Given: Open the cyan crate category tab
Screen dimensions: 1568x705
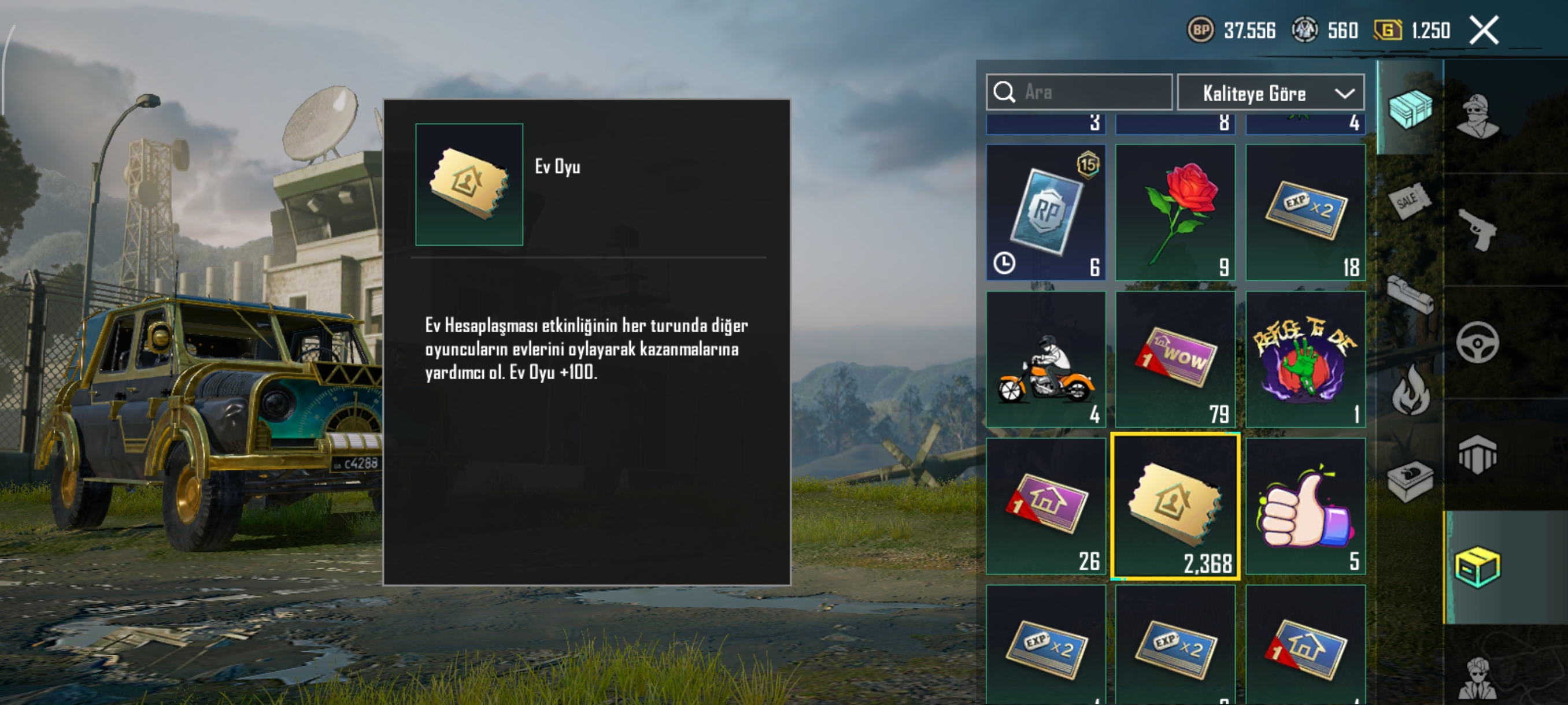Looking at the screenshot, I should coord(1410,109).
